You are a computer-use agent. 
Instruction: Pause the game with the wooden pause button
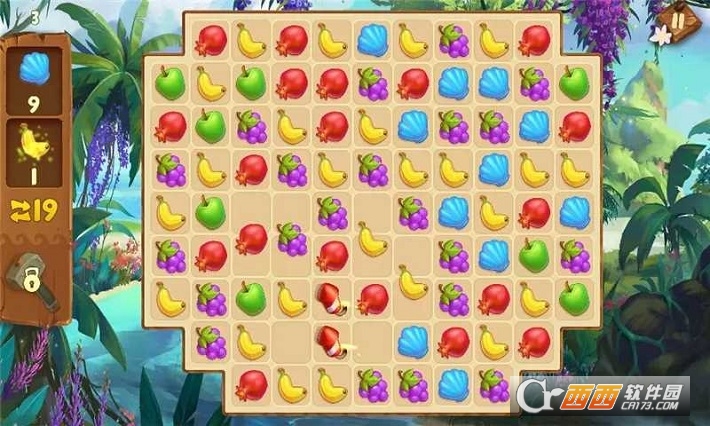tap(678, 21)
